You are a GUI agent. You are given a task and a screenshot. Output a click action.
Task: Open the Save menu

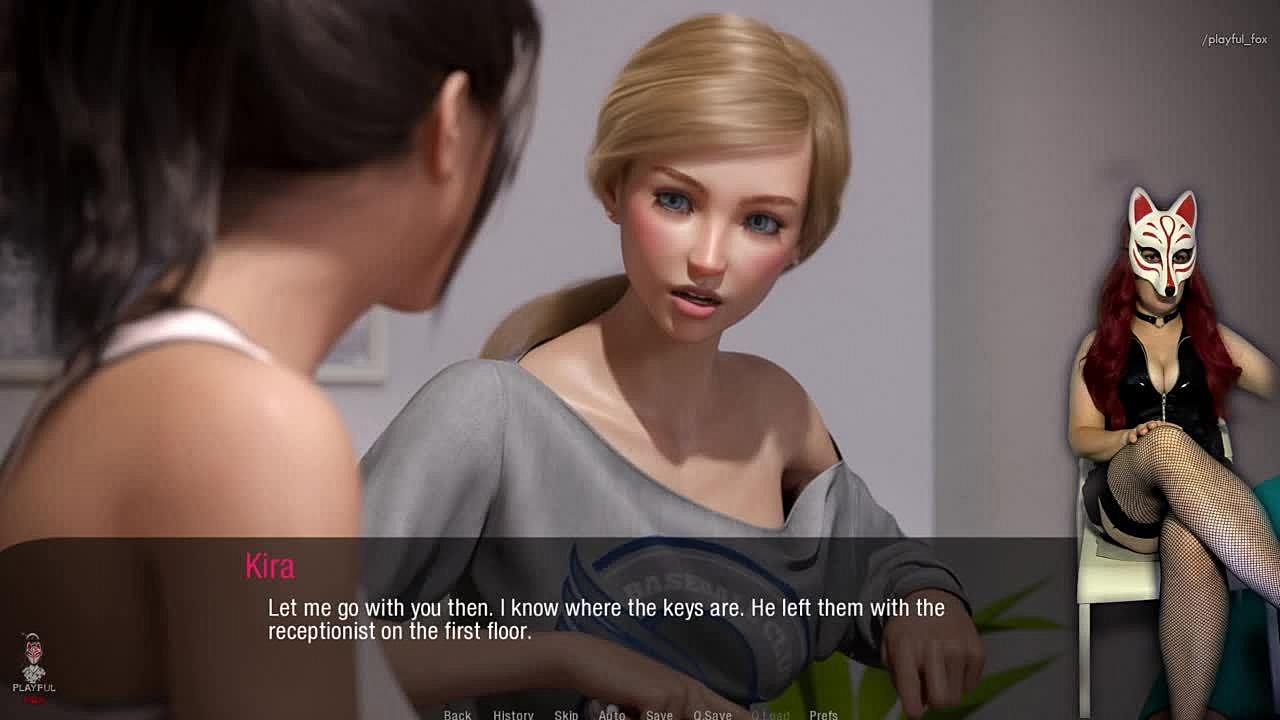pos(659,714)
